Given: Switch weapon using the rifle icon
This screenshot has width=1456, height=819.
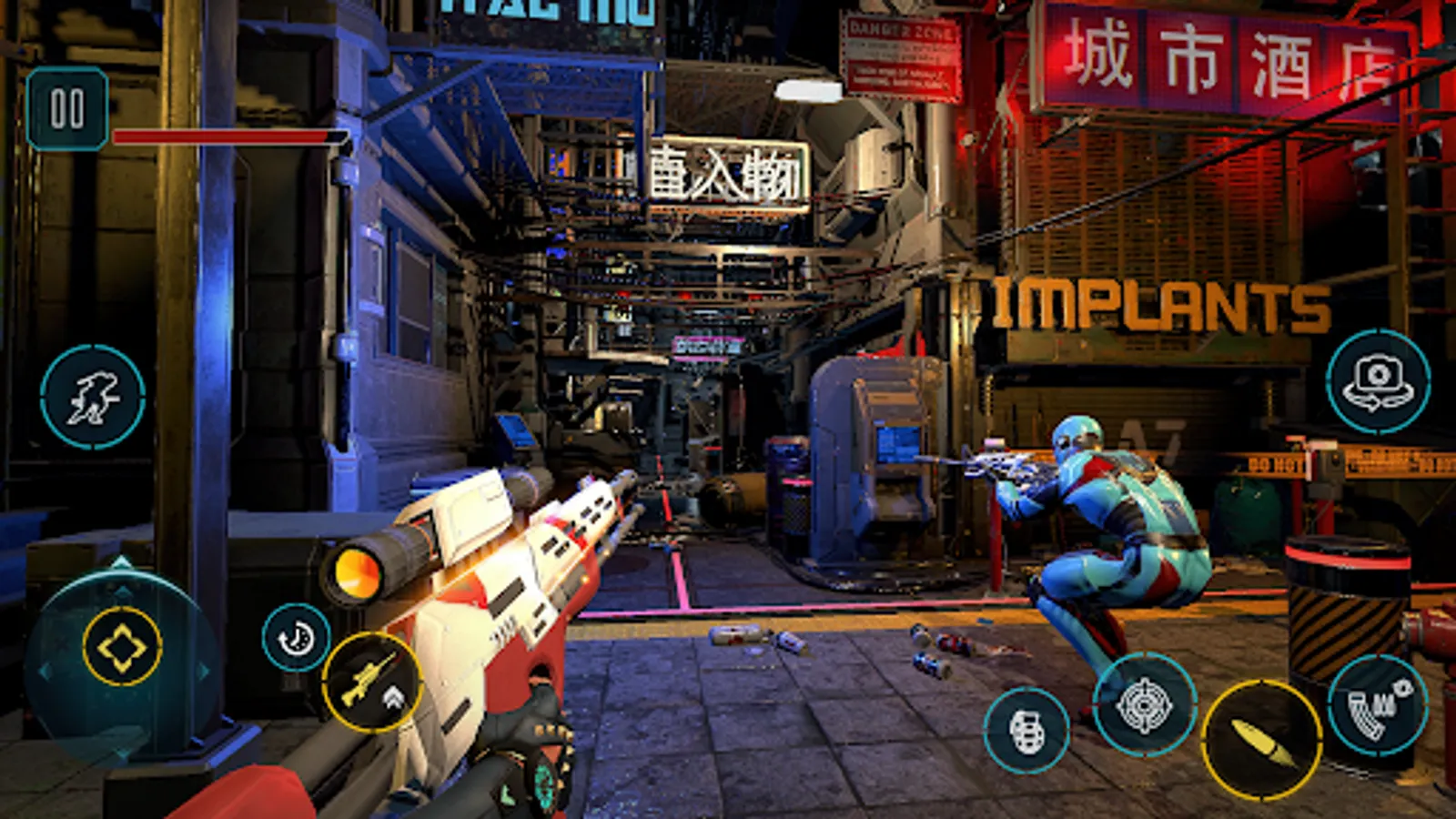Looking at the screenshot, I should [x=371, y=682].
